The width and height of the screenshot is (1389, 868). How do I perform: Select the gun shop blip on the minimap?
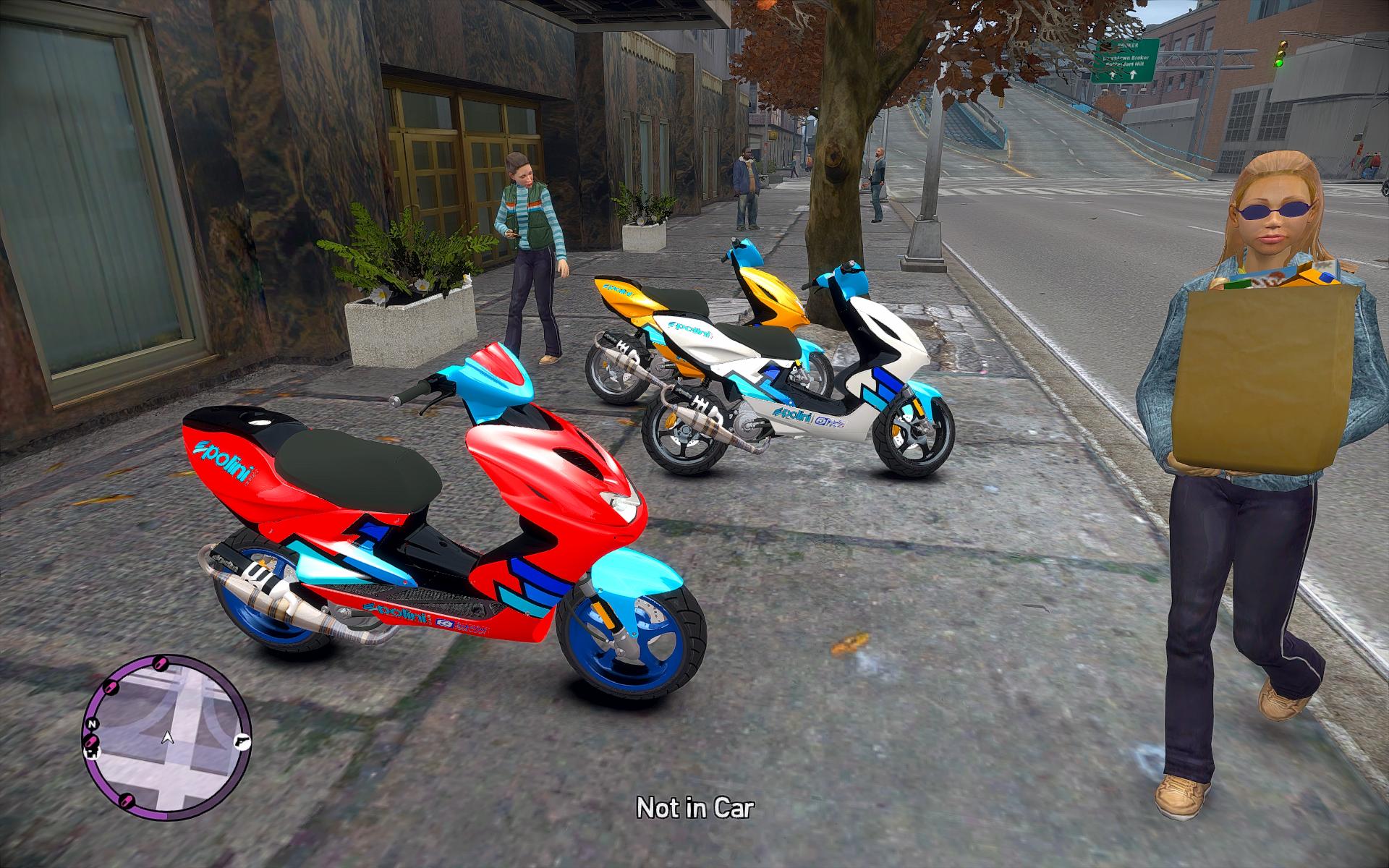(241, 743)
